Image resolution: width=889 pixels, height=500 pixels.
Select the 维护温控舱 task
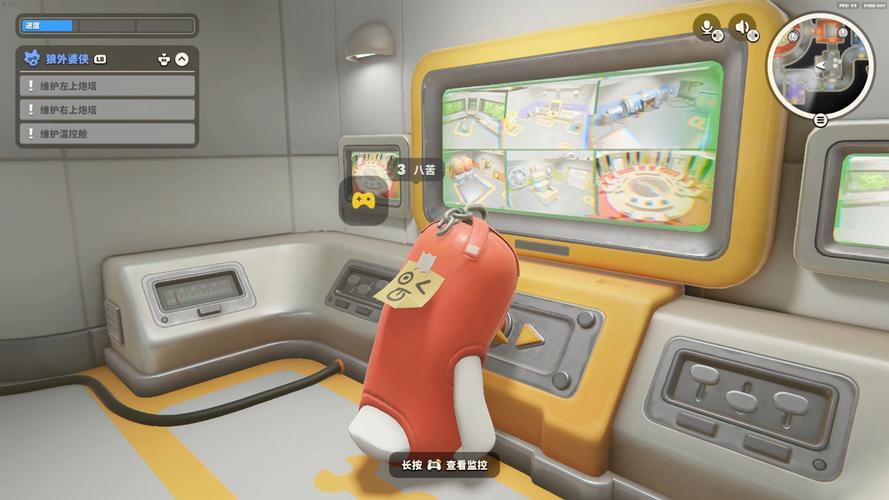pyautogui.click(x=106, y=134)
